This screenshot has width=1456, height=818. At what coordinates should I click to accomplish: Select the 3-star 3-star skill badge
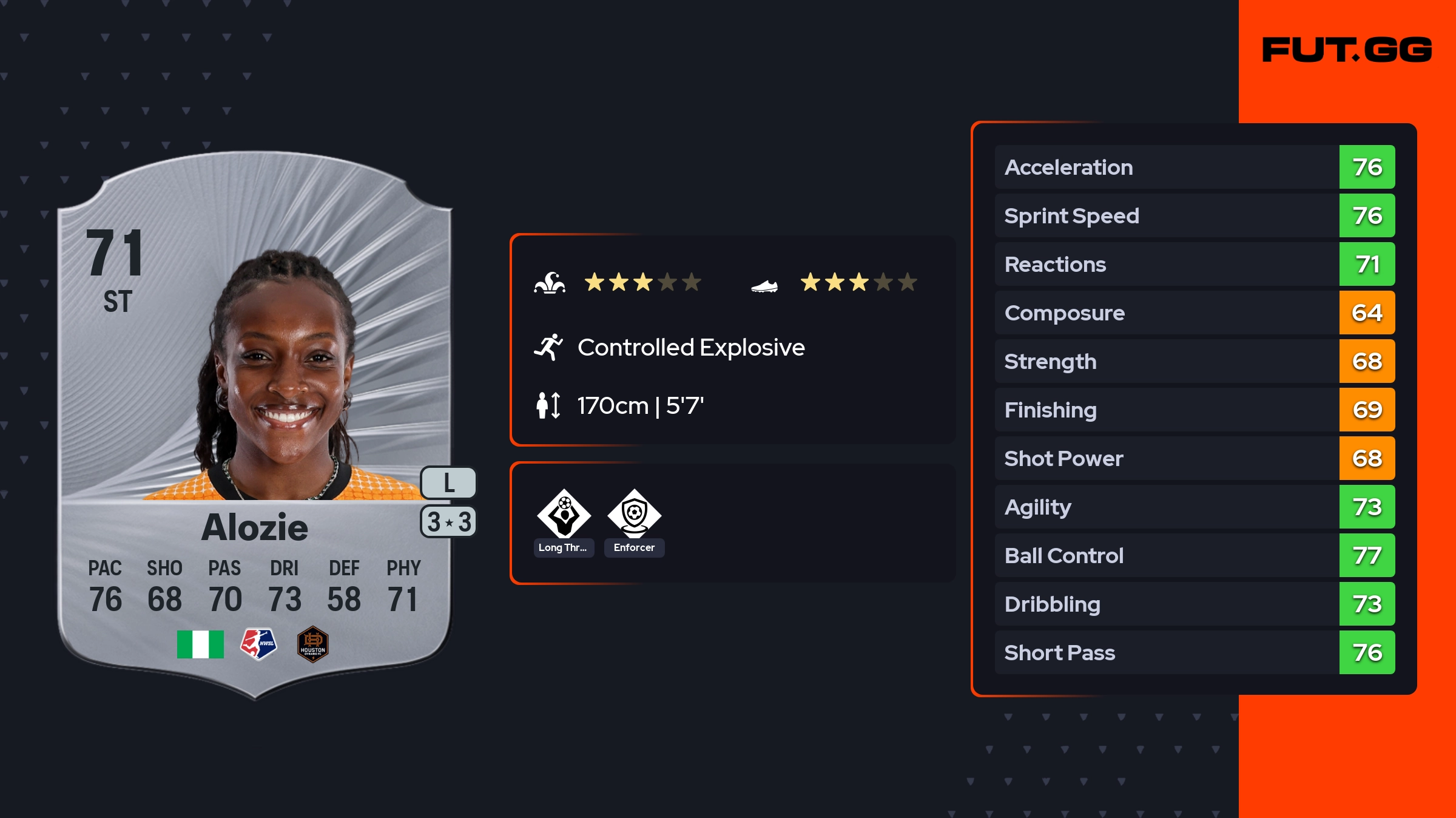(x=448, y=522)
